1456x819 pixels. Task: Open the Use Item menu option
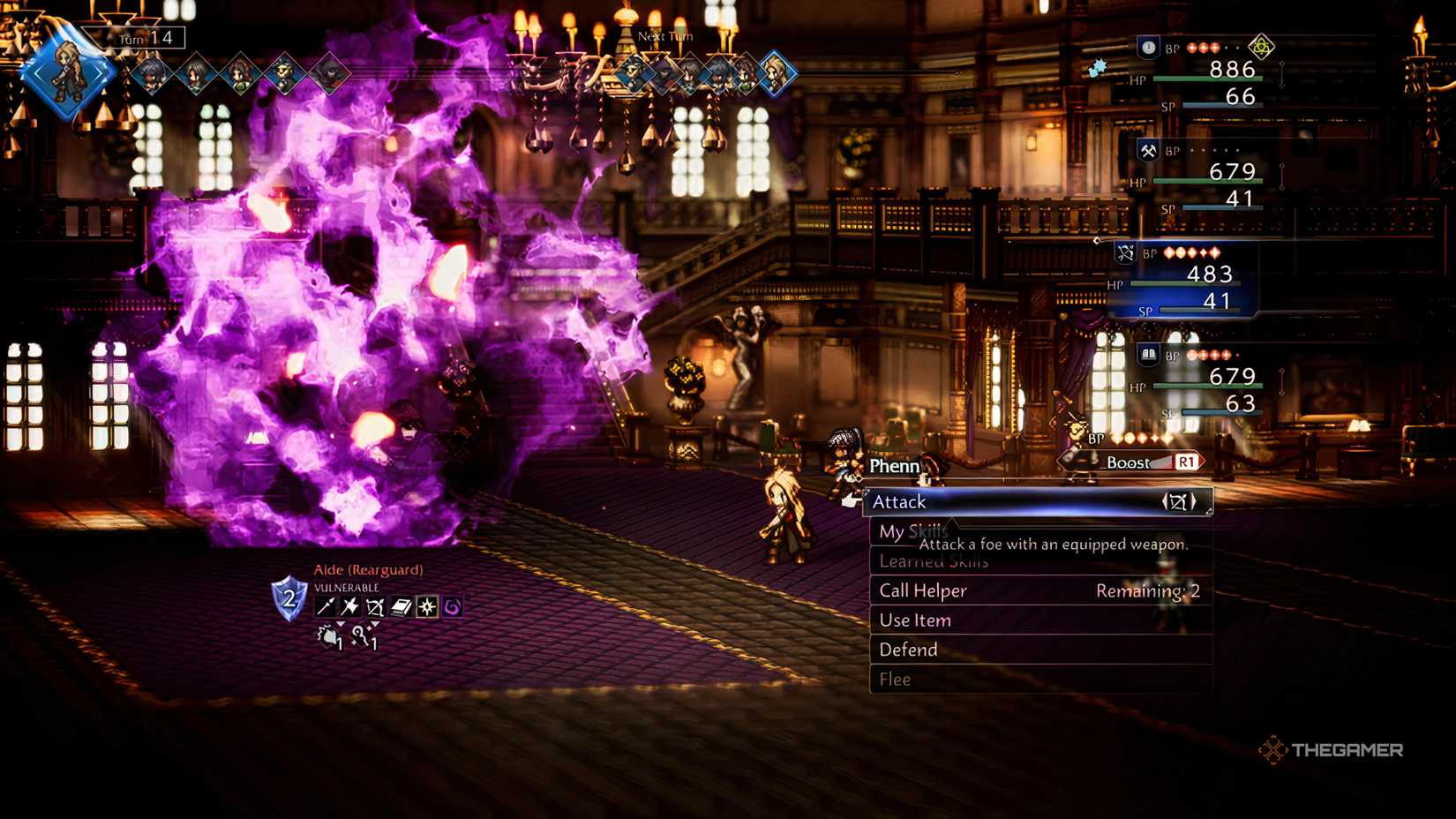point(915,620)
